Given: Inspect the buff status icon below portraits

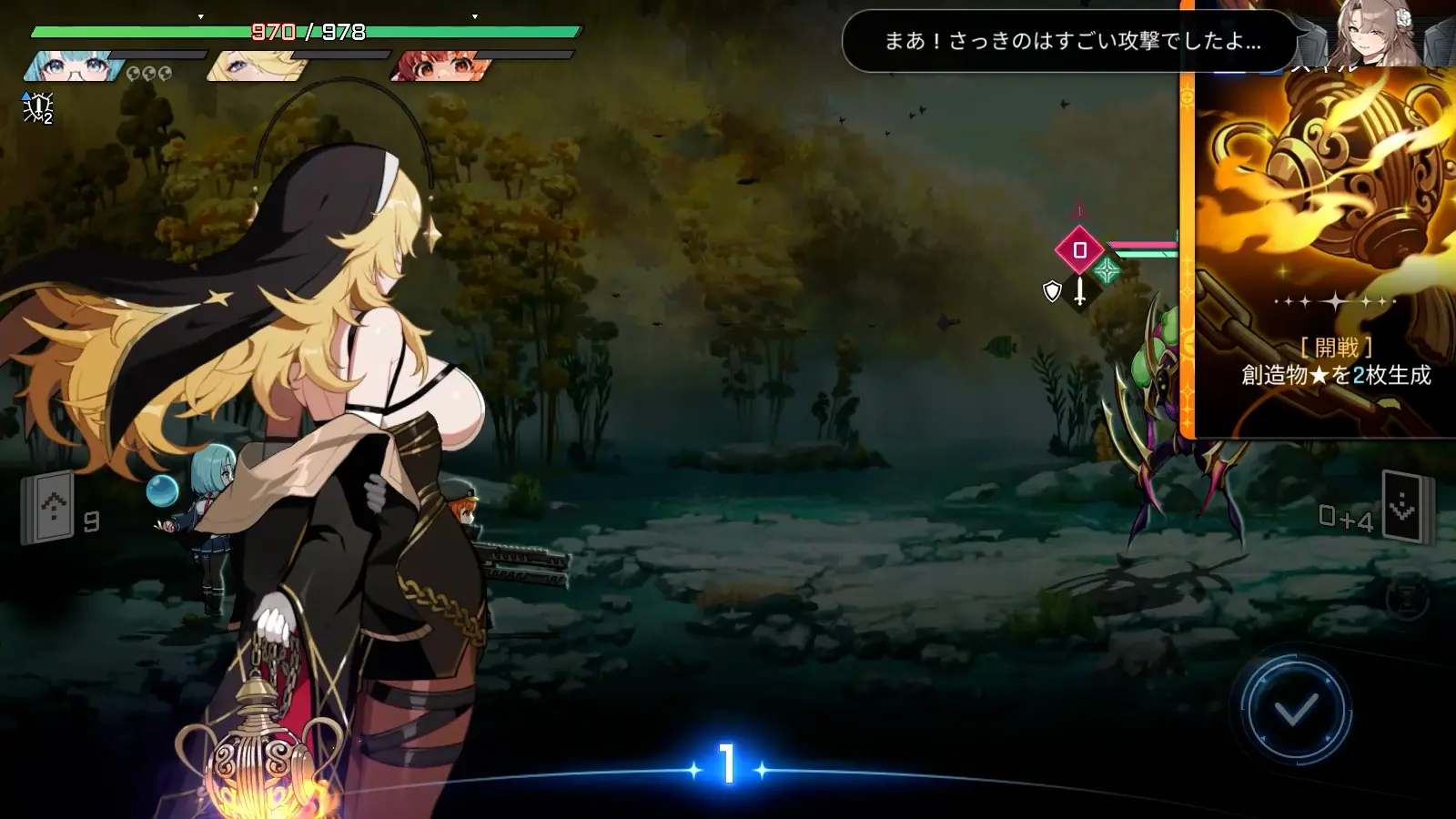Looking at the screenshot, I should point(37,108).
